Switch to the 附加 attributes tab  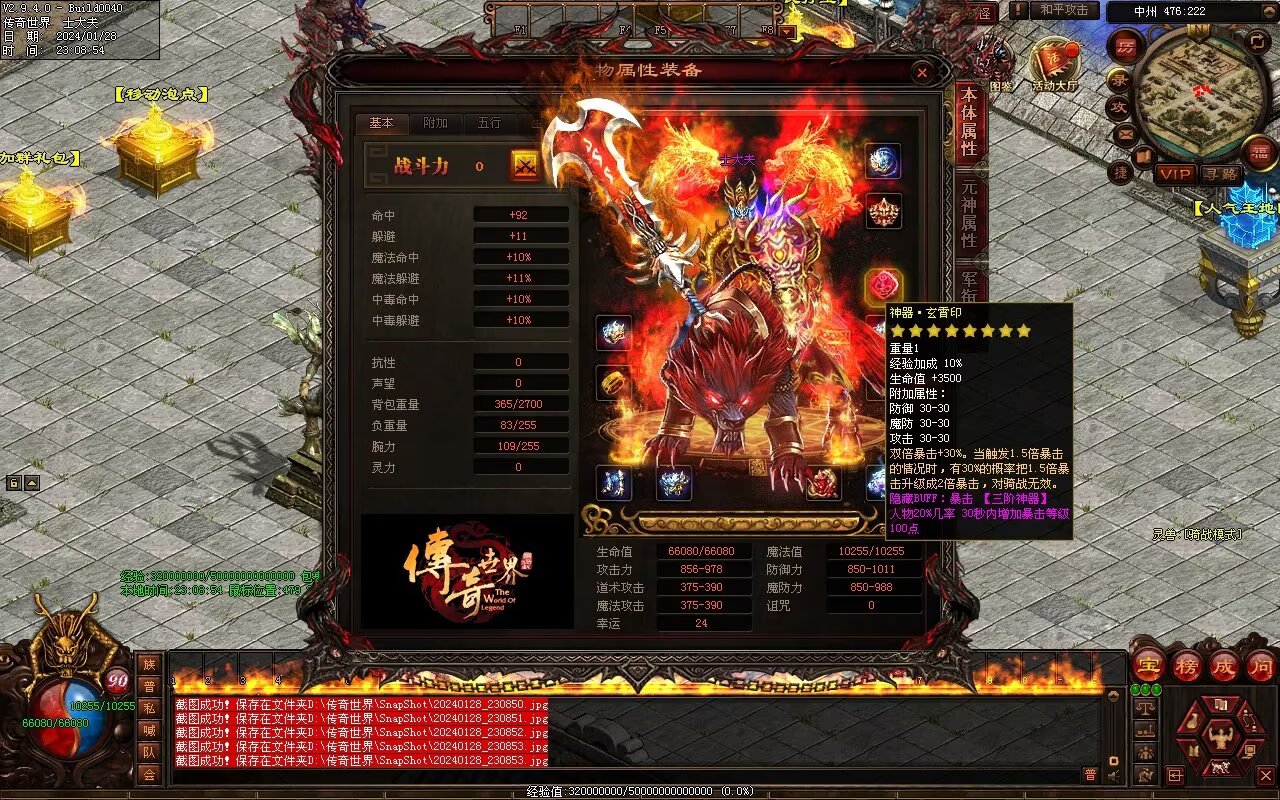(x=436, y=123)
